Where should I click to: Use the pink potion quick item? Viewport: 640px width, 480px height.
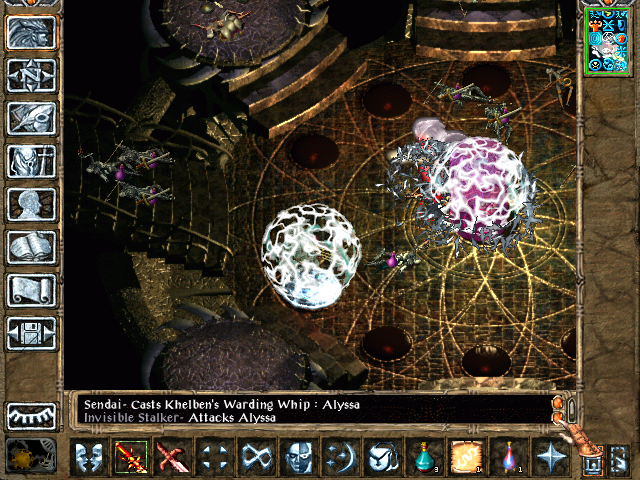point(508,458)
